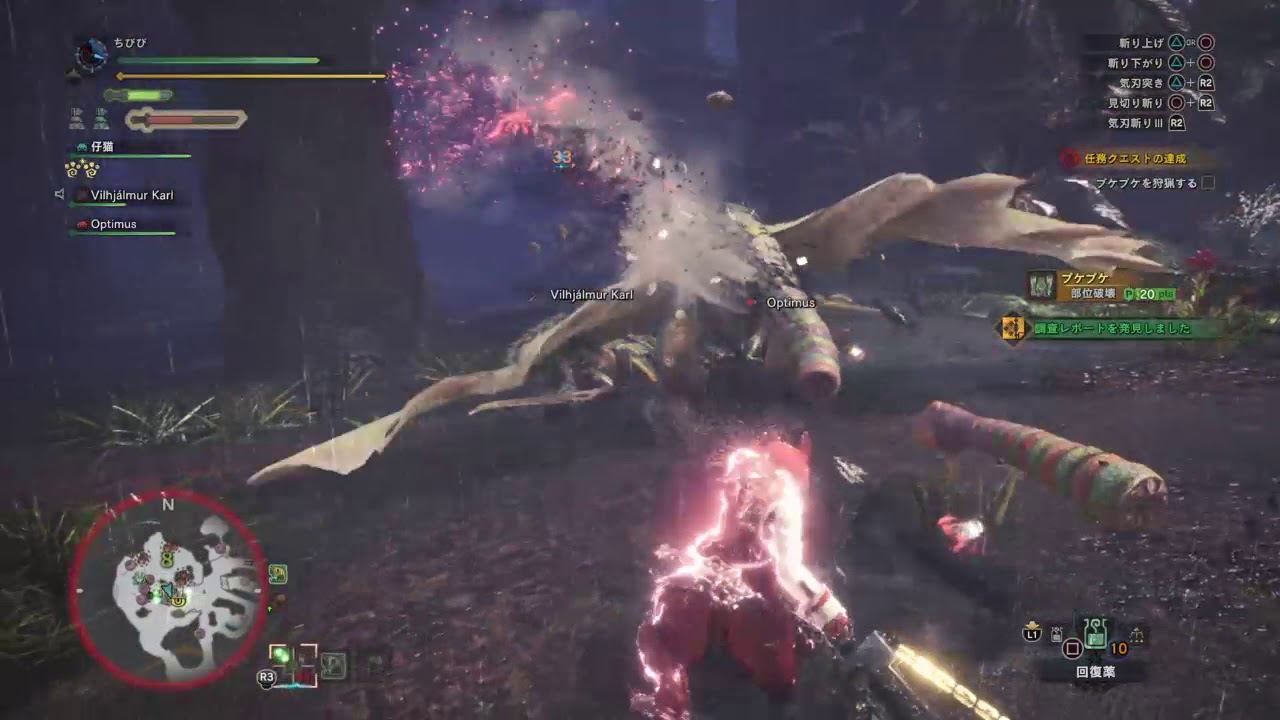Select the 回復薬 potion item icon
The height and width of the screenshot is (720, 1280).
(x=1094, y=634)
